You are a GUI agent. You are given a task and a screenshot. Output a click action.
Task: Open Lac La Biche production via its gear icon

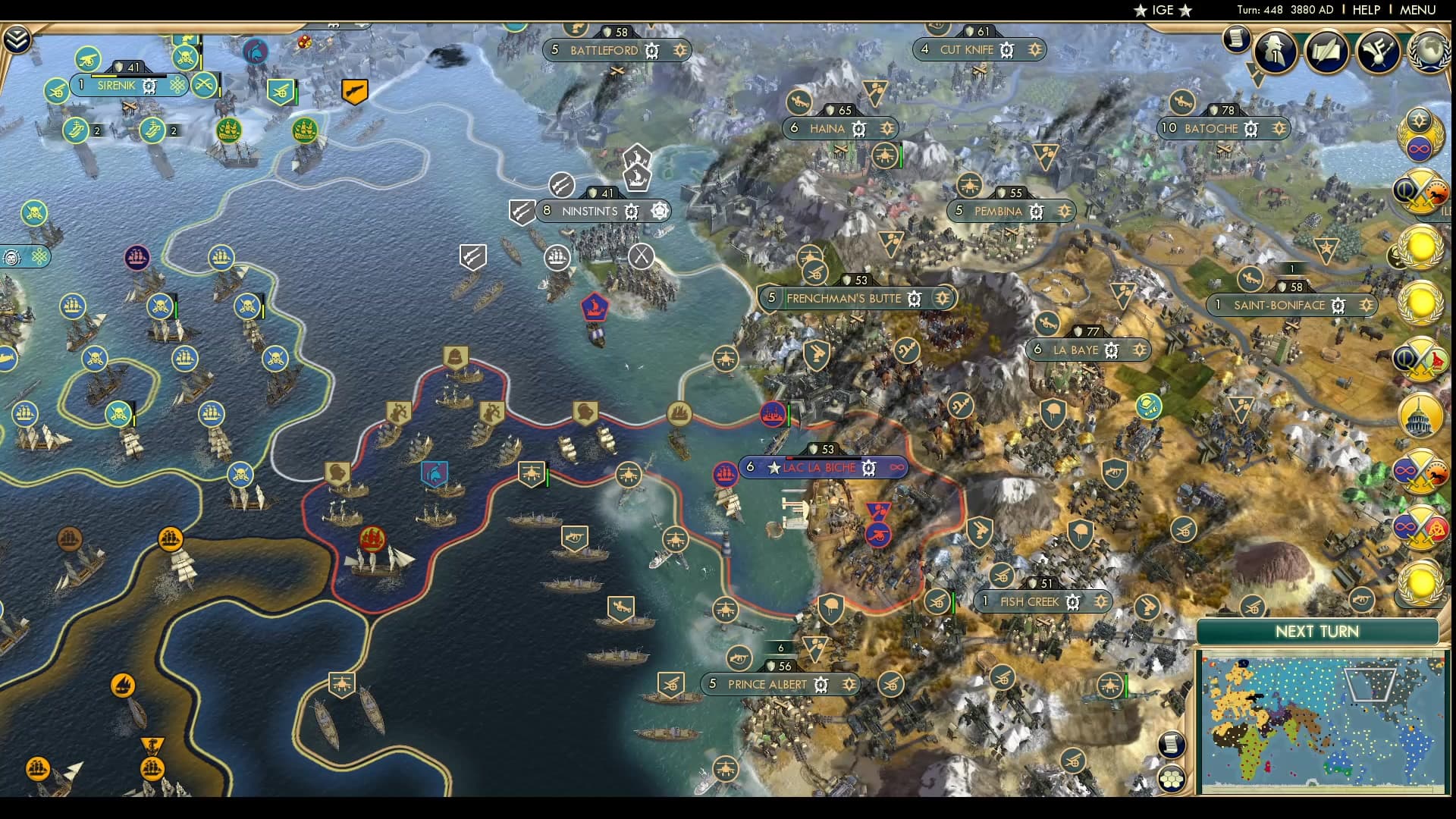coord(869,468)
